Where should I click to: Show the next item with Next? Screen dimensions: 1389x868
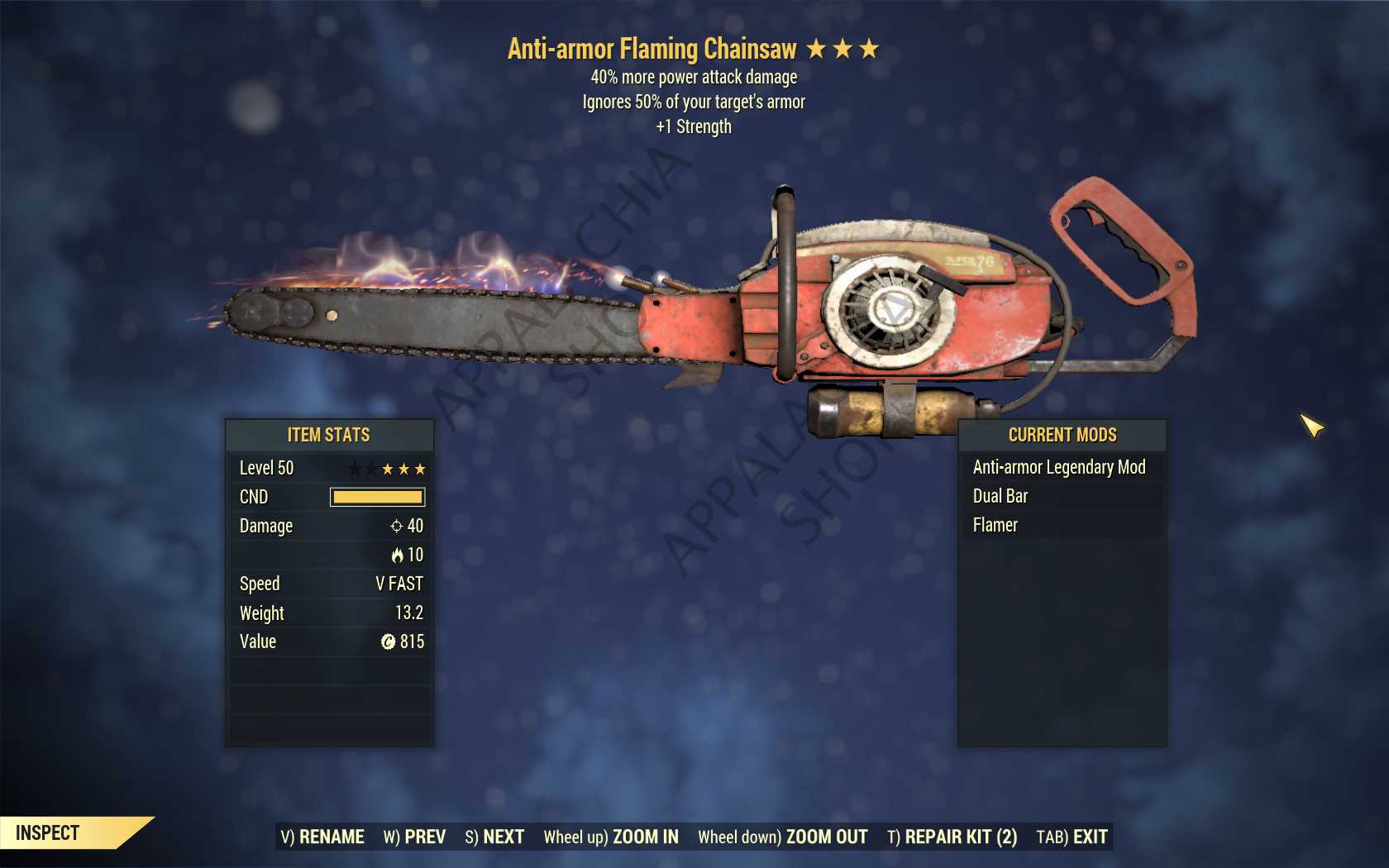click(x=494, y=837)
